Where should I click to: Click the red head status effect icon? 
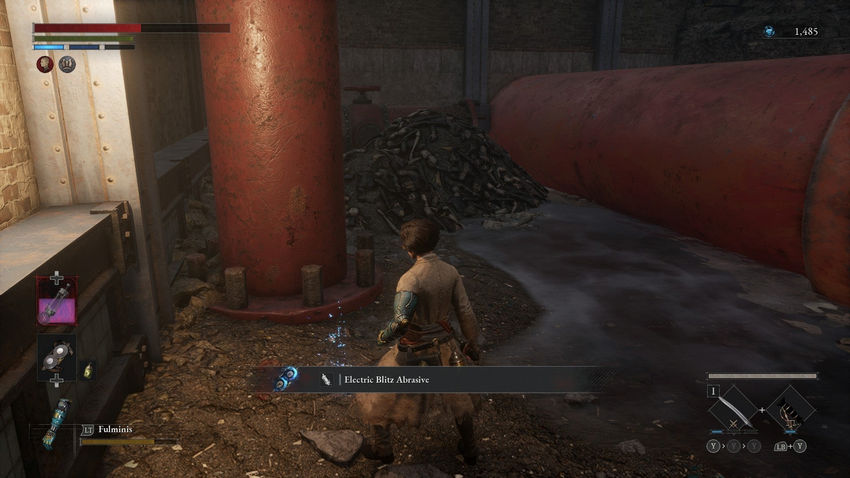click(x=45, y=64)
